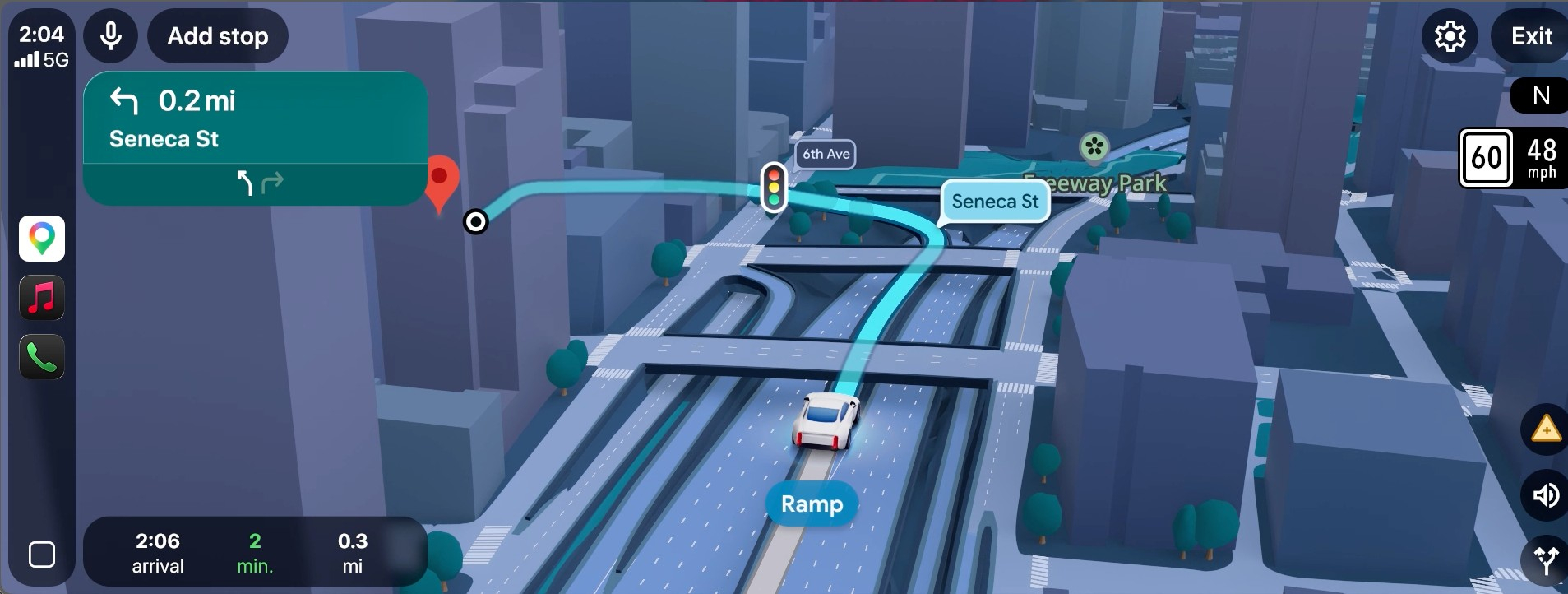Toggle the speed limit display
This screenshot has width=1568, height=594.
point(1487,158)
